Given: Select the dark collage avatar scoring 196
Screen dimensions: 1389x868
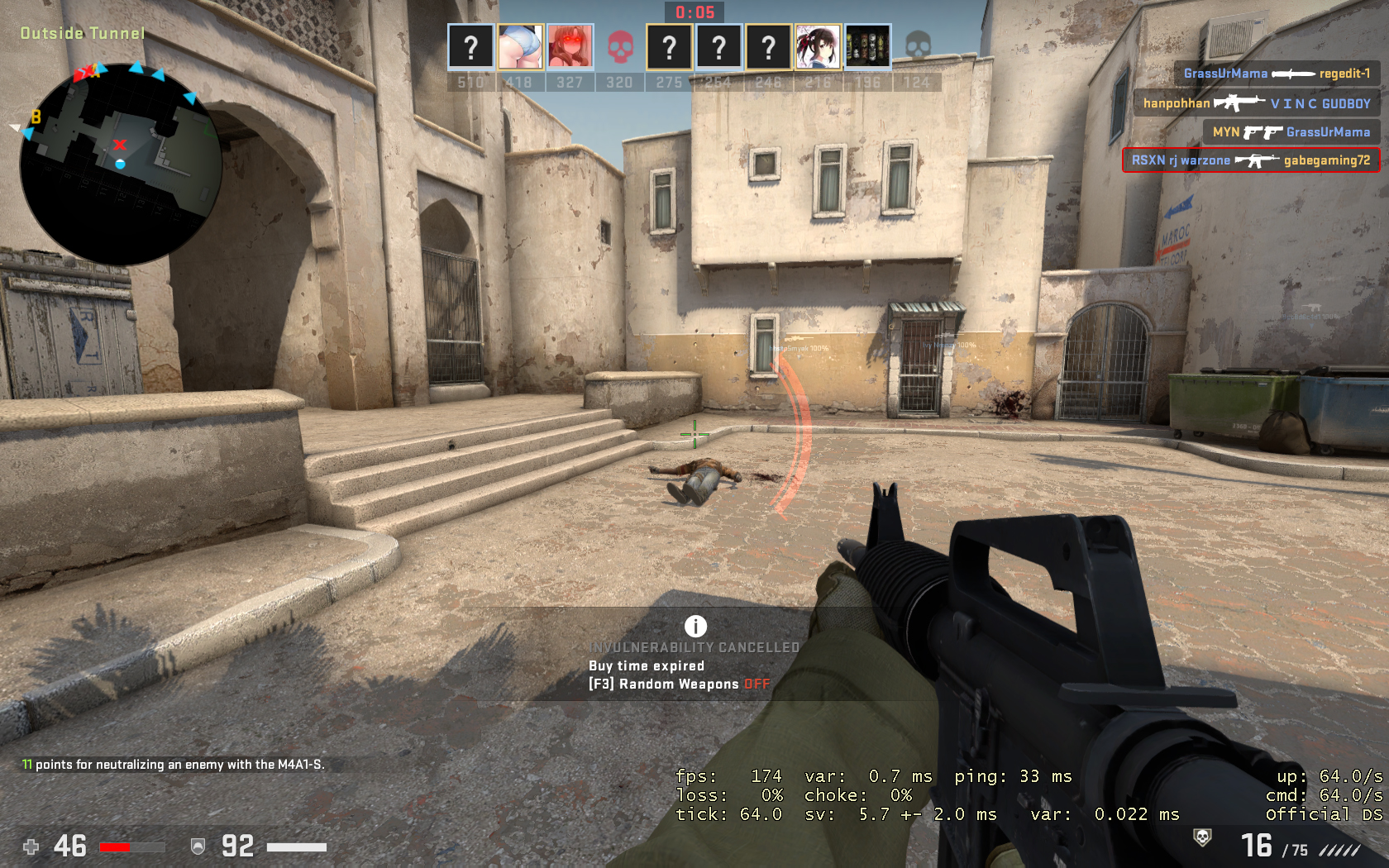Looking at the screenshot, I should point(867,47).
